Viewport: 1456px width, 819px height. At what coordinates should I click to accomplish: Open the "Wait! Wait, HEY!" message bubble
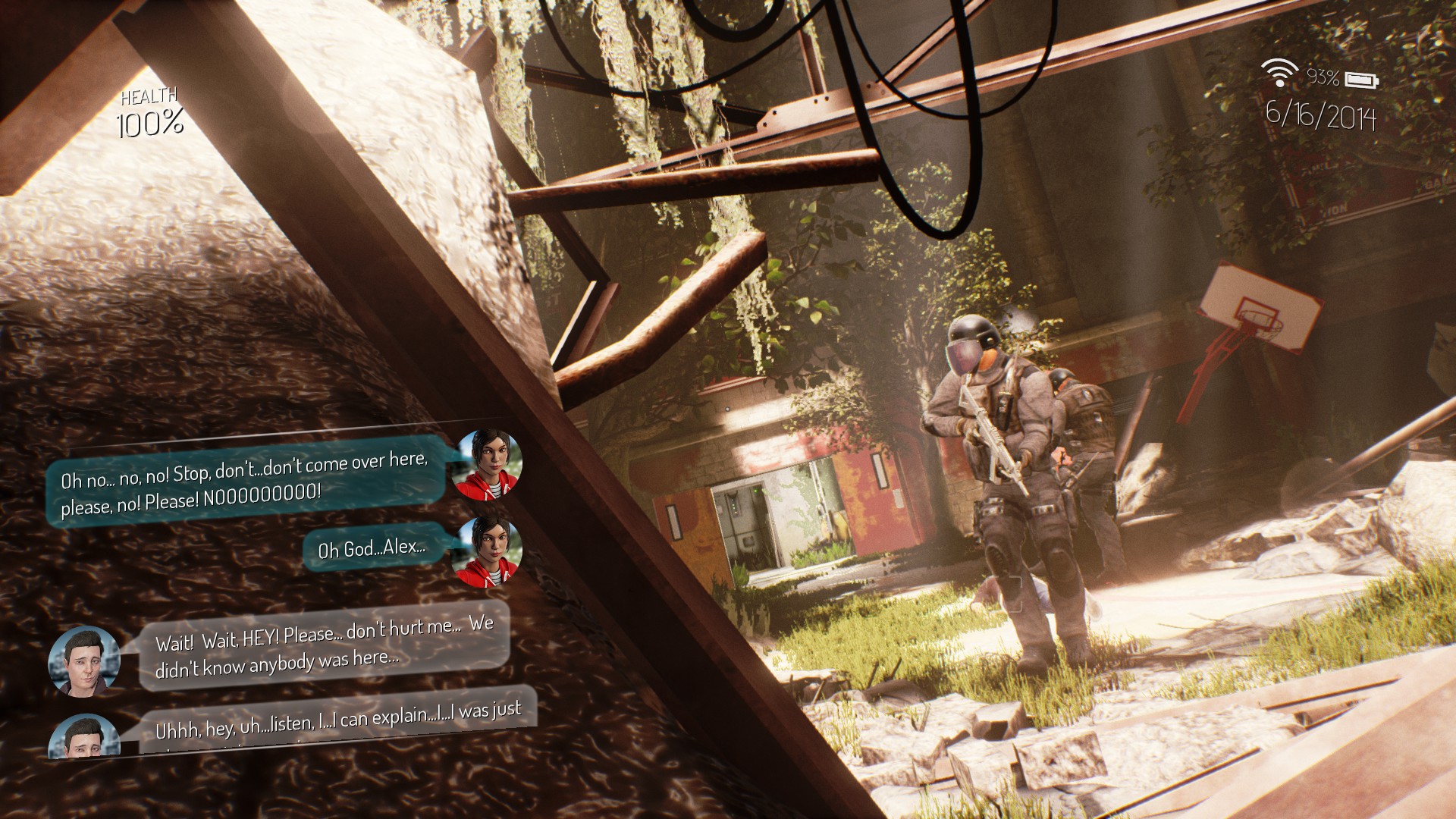point(325,647)
